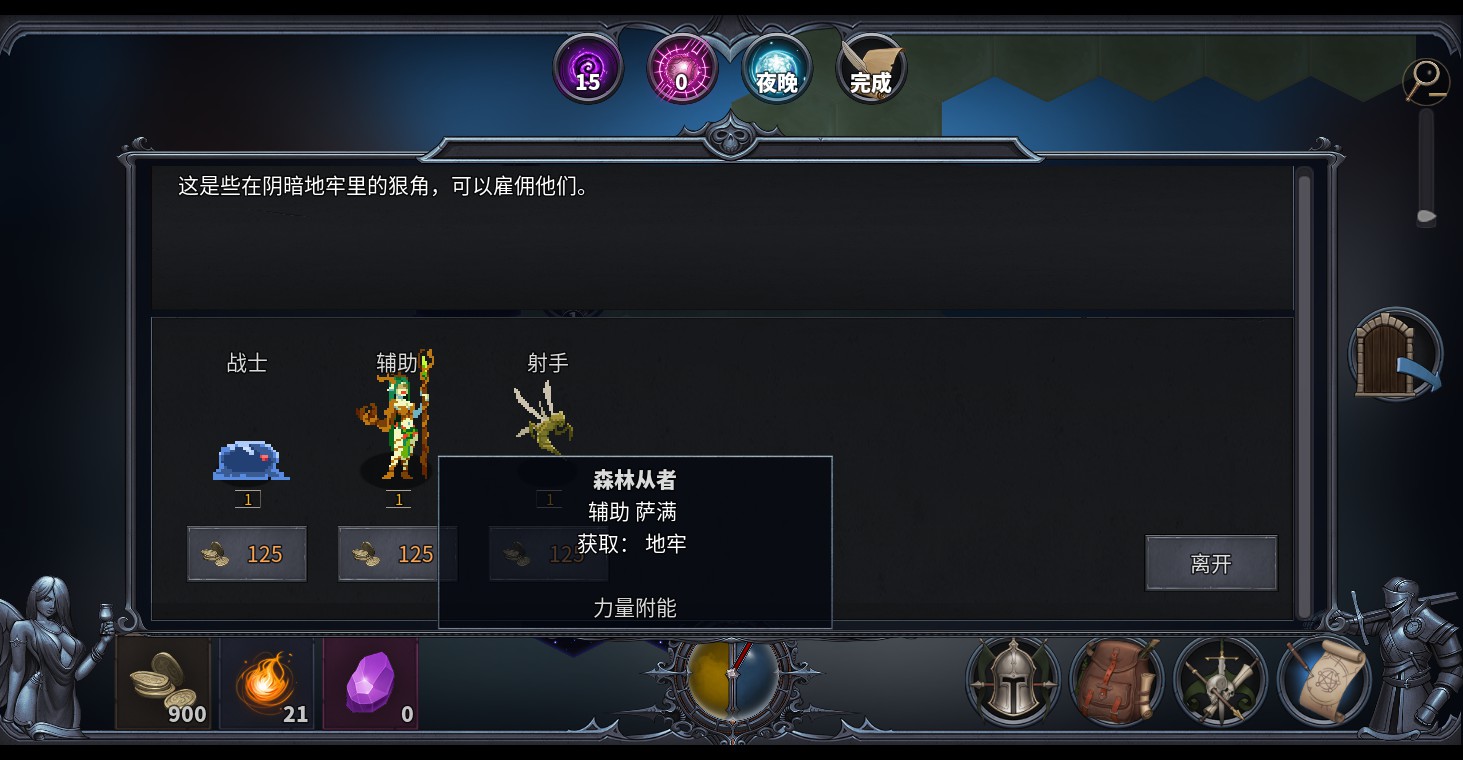The image size is (1463, 760).
Task: Click the 离开 button
Action: coord(1210,563)
